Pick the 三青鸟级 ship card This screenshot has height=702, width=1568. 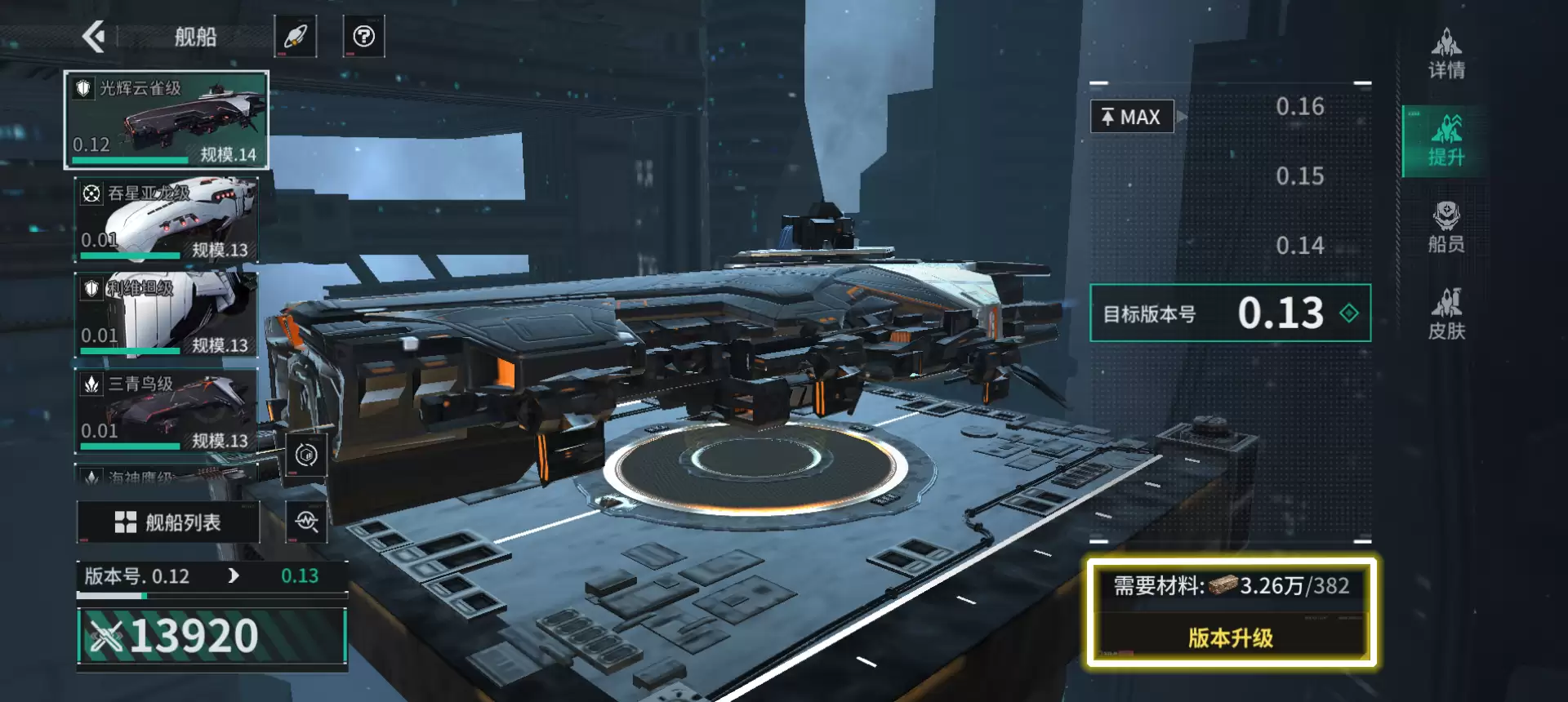(167, 411)
